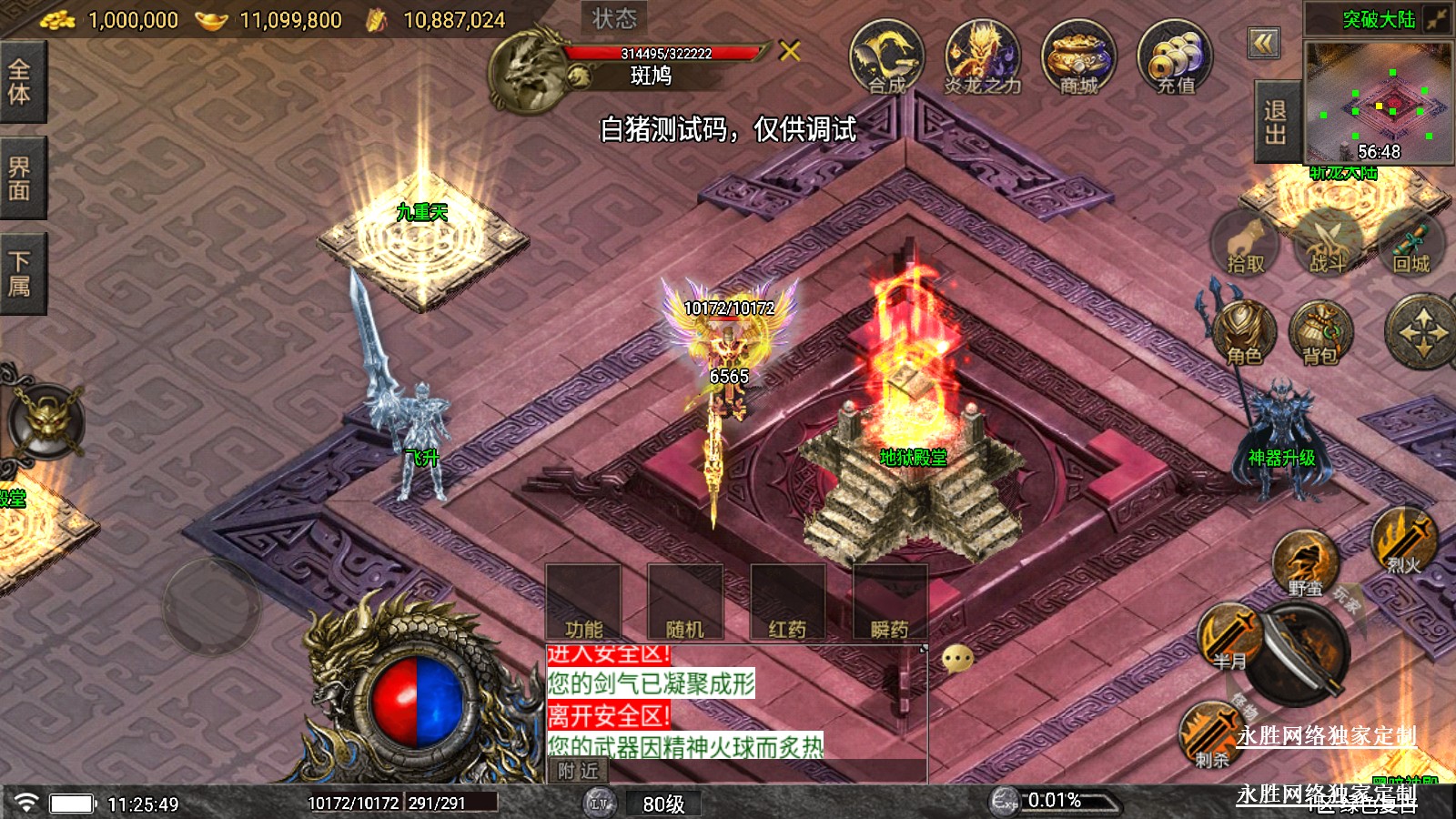Tap the 拾取 pickup button
This screenshot has height=819, width=1456.
(x=1245, y=244)
